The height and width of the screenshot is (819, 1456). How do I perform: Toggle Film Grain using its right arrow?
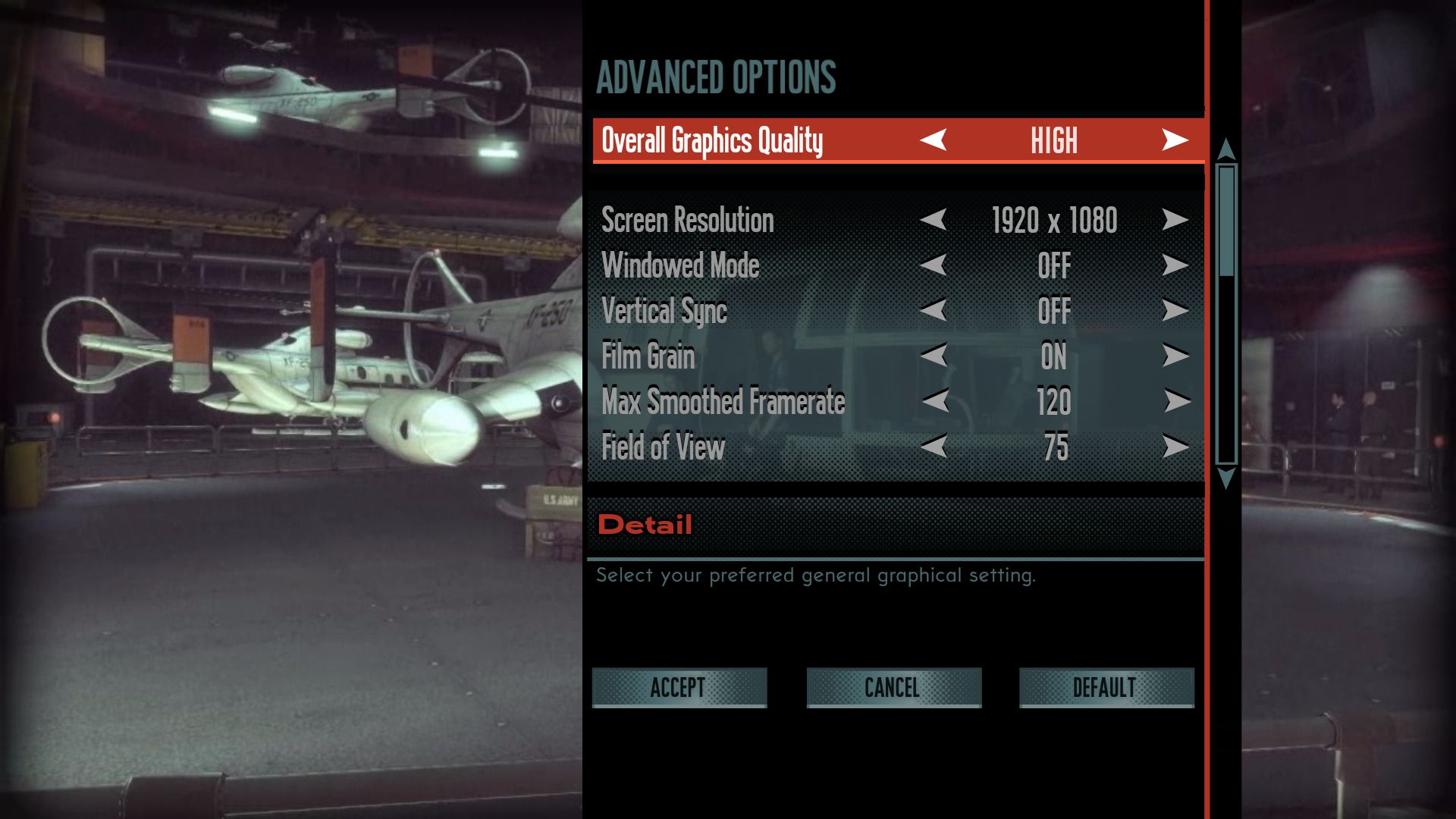click(1175, 356)
